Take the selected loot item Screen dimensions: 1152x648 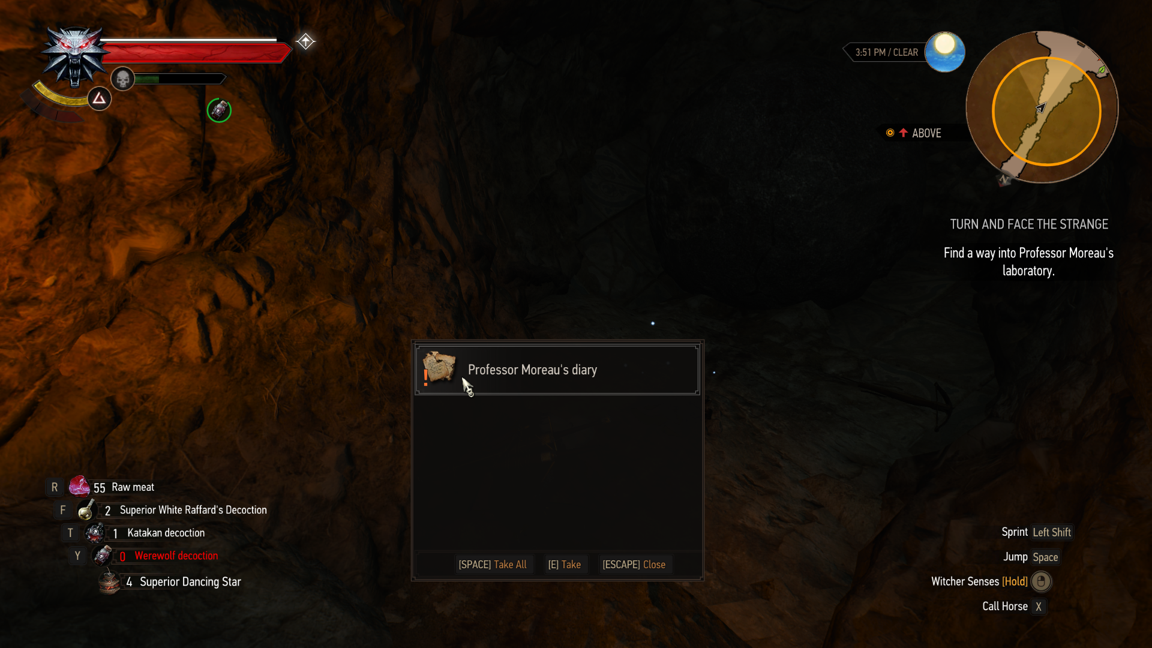coord(564,565)
